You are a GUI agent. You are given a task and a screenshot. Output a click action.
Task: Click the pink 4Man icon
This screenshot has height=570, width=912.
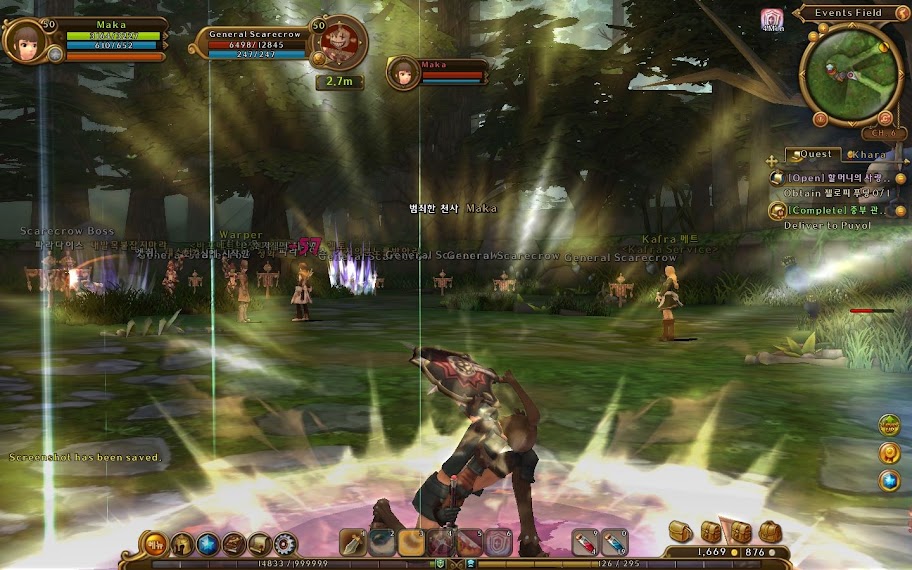click(x=772, y=19)
